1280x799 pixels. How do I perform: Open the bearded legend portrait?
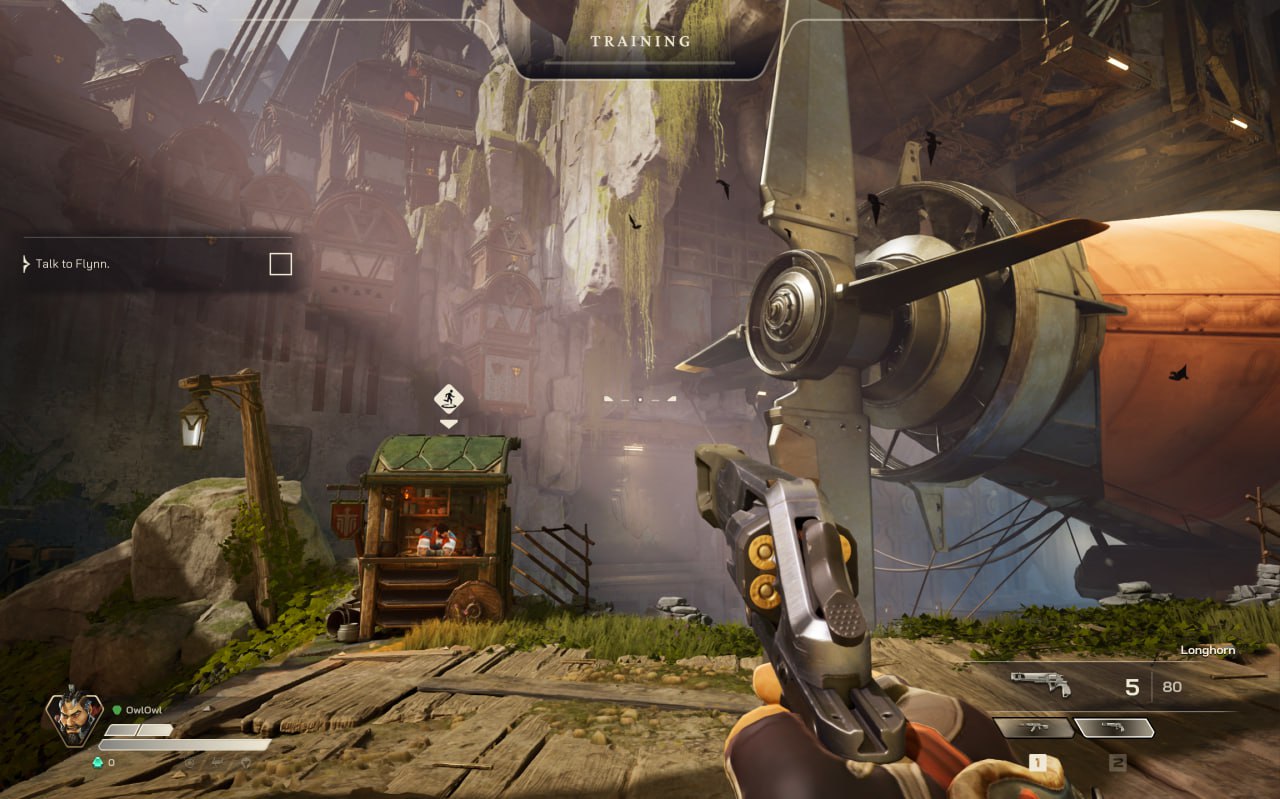click(74, 718)
